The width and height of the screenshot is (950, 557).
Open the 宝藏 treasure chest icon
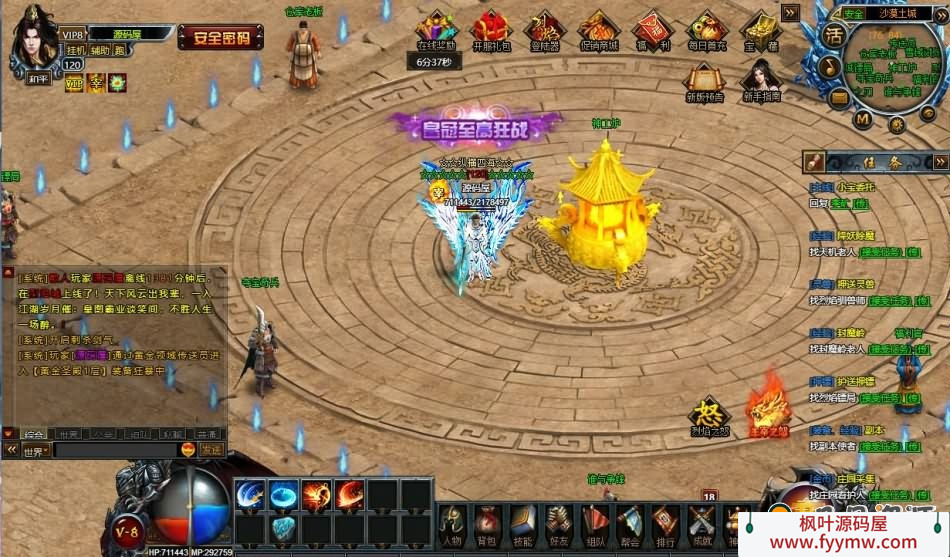pyautogui.click(x=761, y=29)
